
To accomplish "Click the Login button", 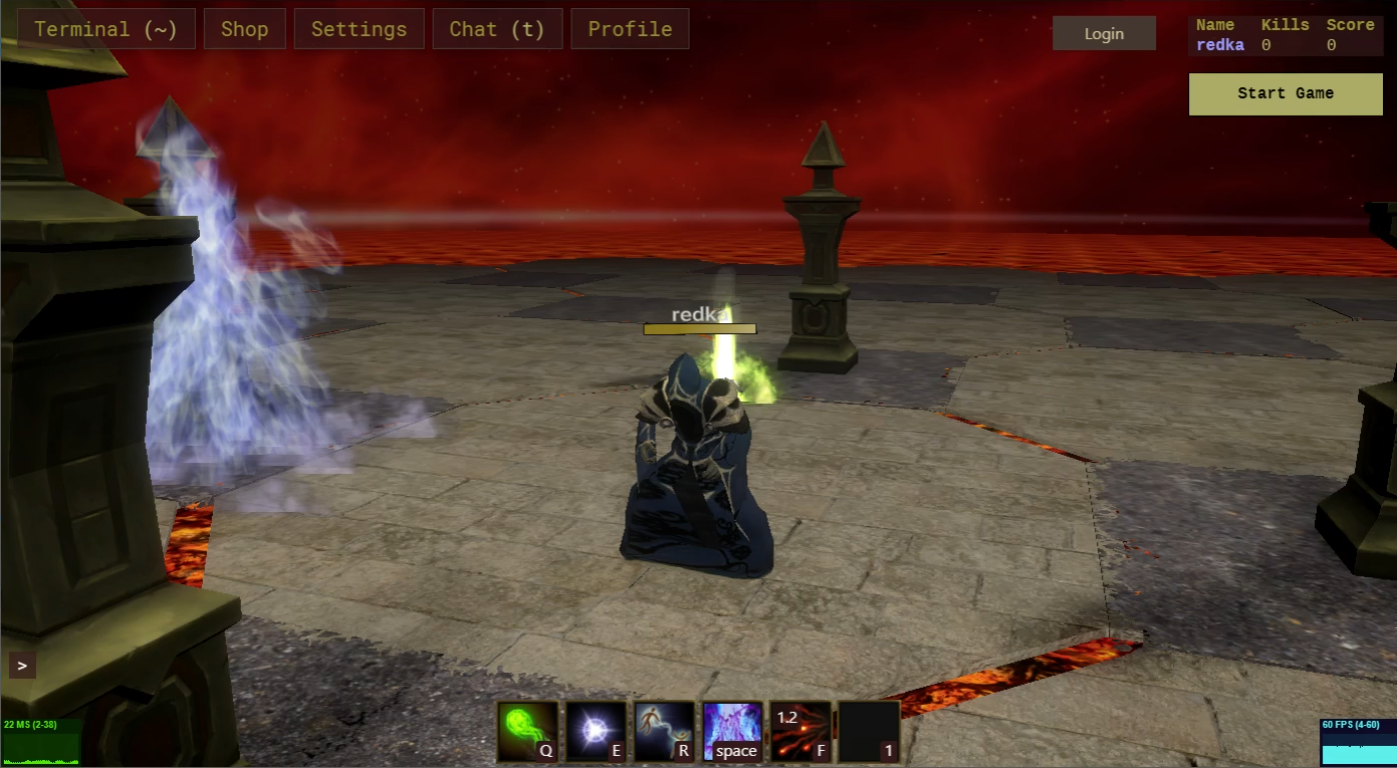I will point(1104,33).
